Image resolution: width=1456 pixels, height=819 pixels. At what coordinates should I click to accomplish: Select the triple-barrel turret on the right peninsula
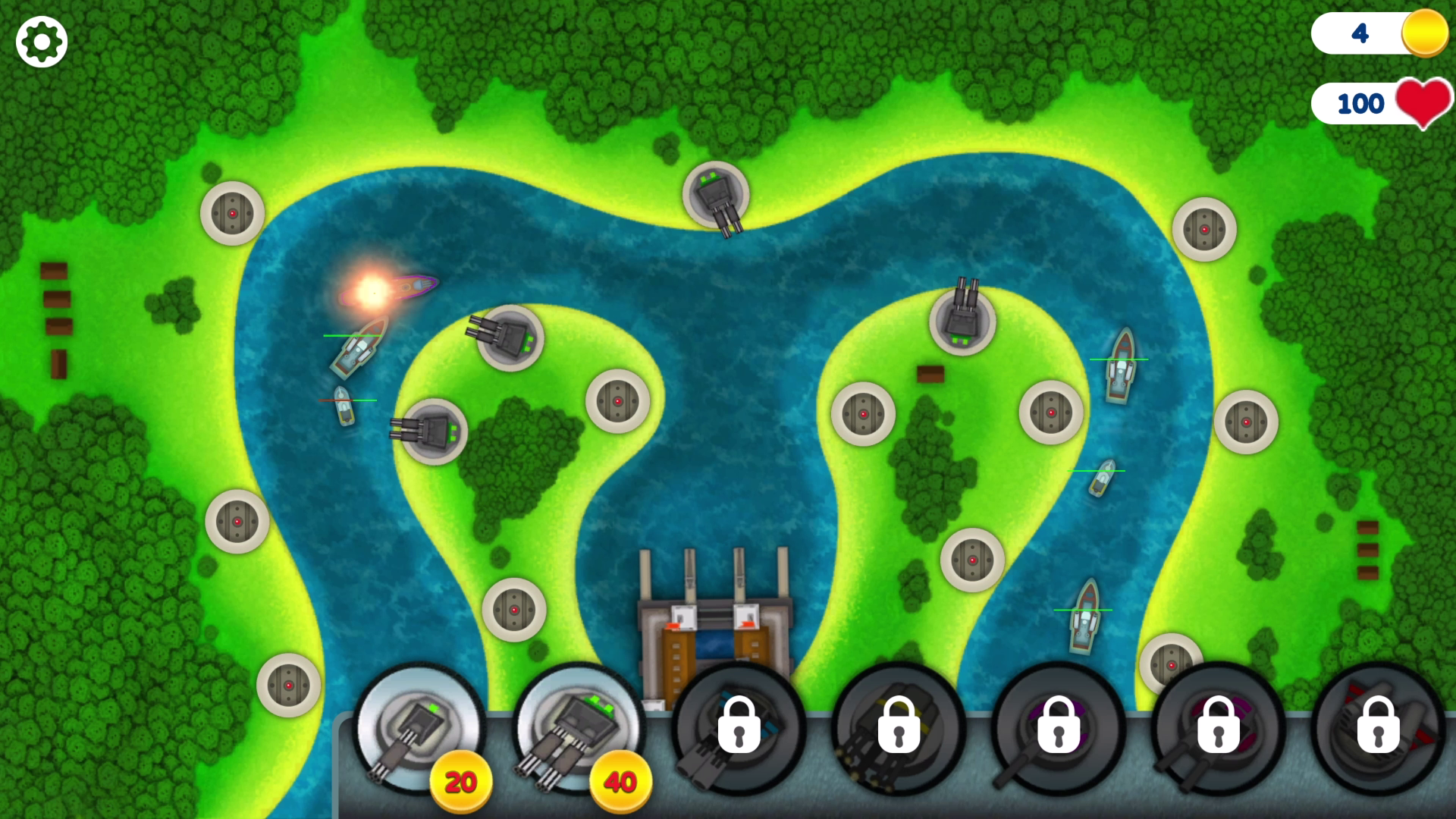click(x=965, y=317)
